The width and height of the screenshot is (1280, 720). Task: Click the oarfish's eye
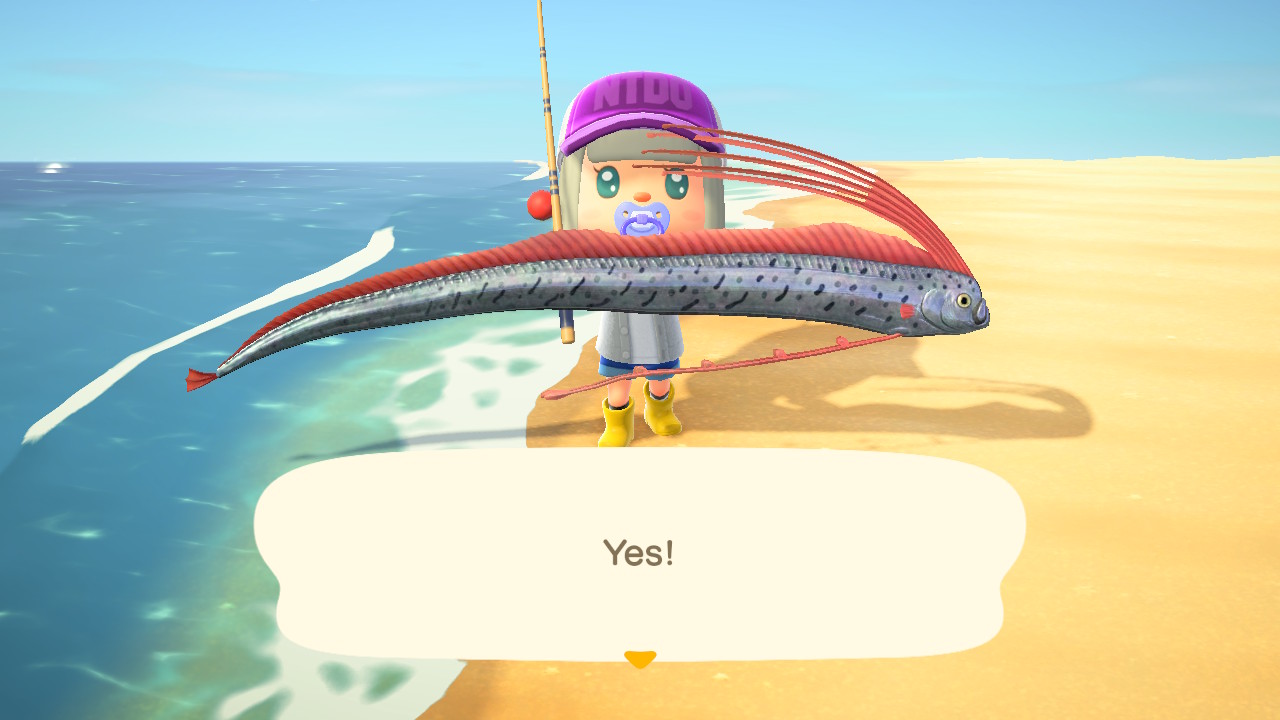click(963, 300)
